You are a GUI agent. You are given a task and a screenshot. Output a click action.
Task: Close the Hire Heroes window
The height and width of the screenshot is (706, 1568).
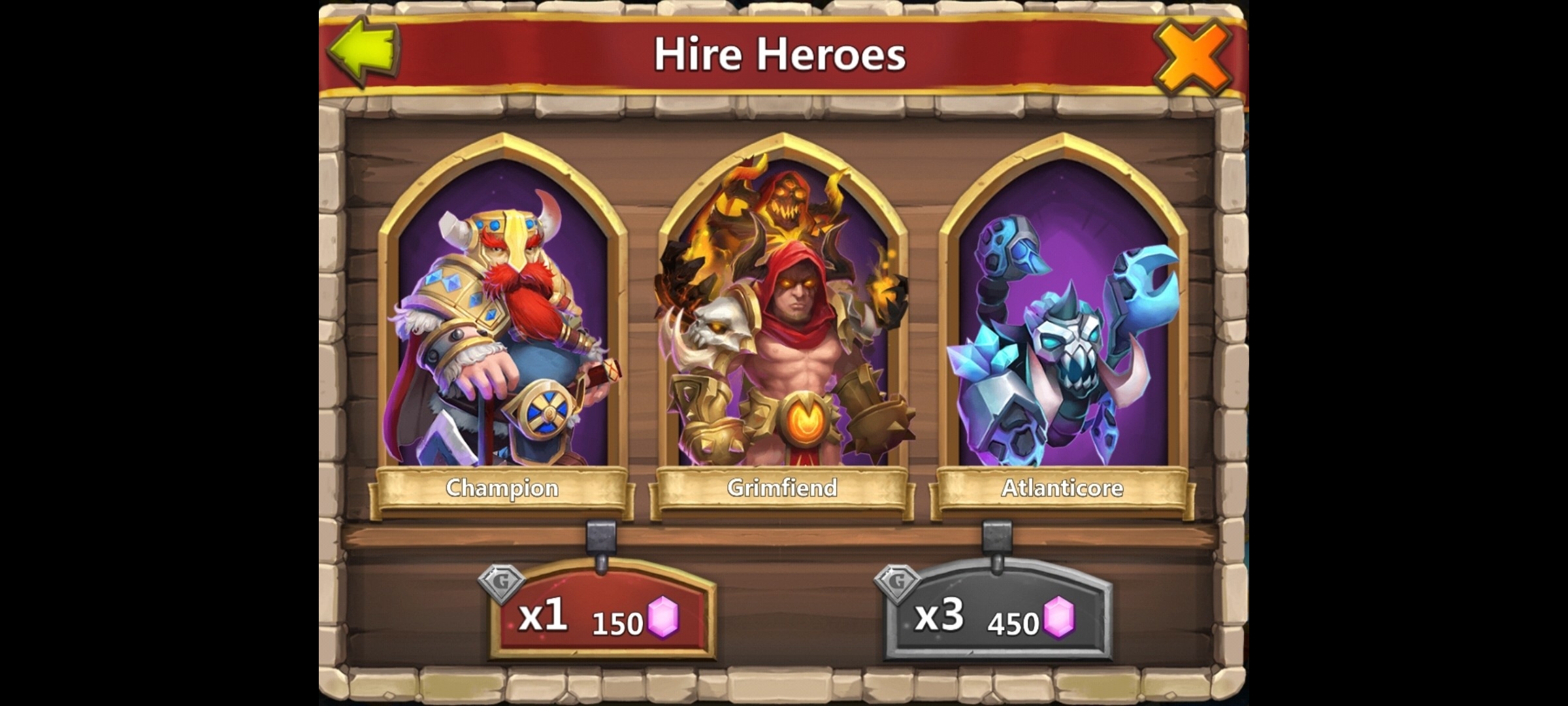click(1192, 56)
